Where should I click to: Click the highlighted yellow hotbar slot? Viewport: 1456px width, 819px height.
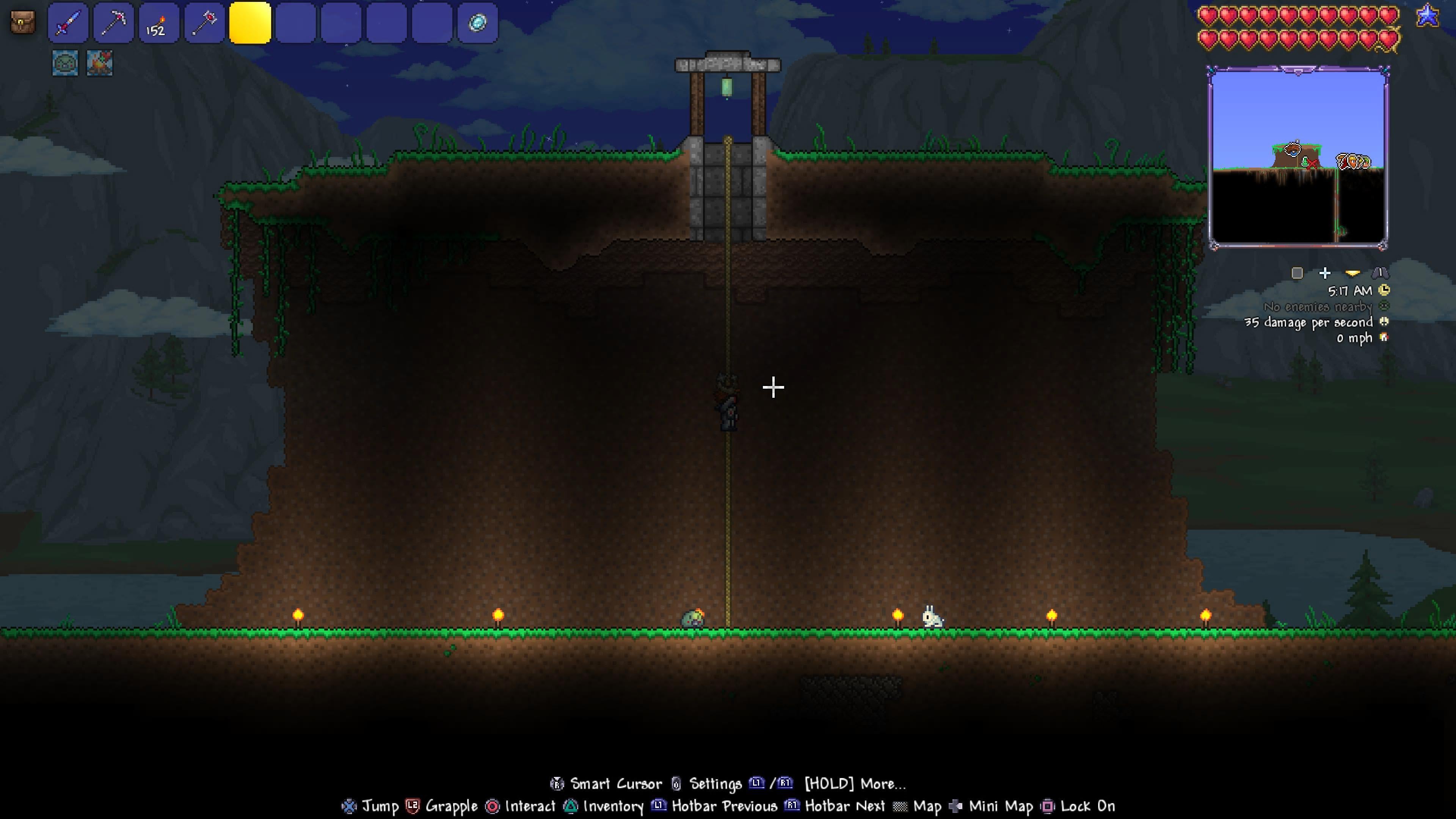[x=250, y=23]
